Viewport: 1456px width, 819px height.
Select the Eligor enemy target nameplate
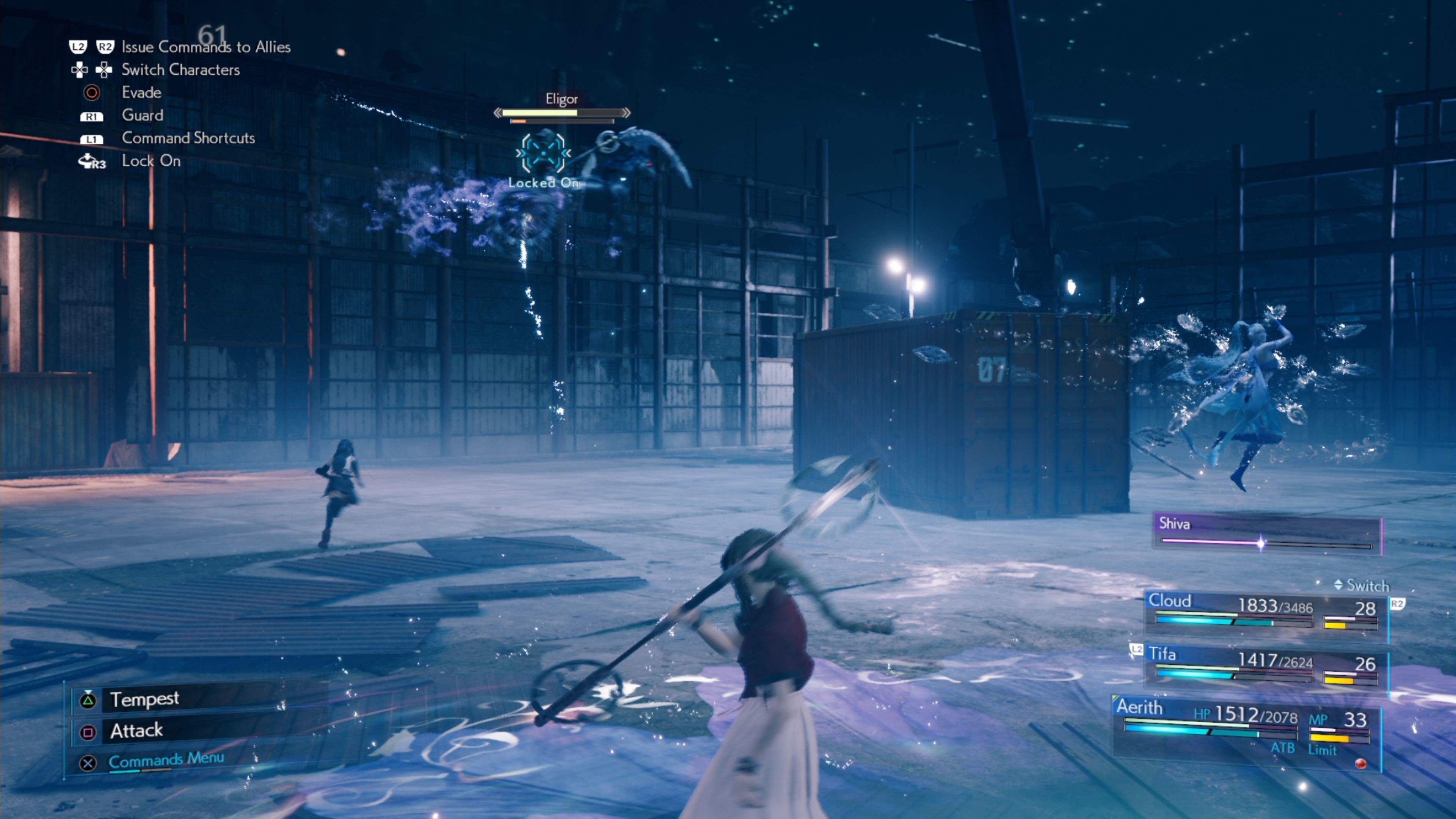click(561, 99)
